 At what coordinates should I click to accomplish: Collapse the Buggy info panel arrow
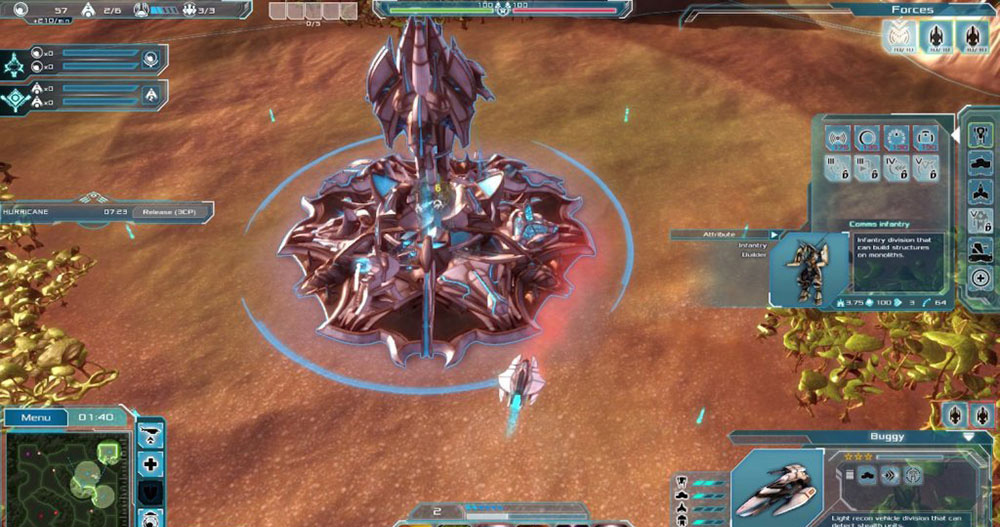pos(967,438)
